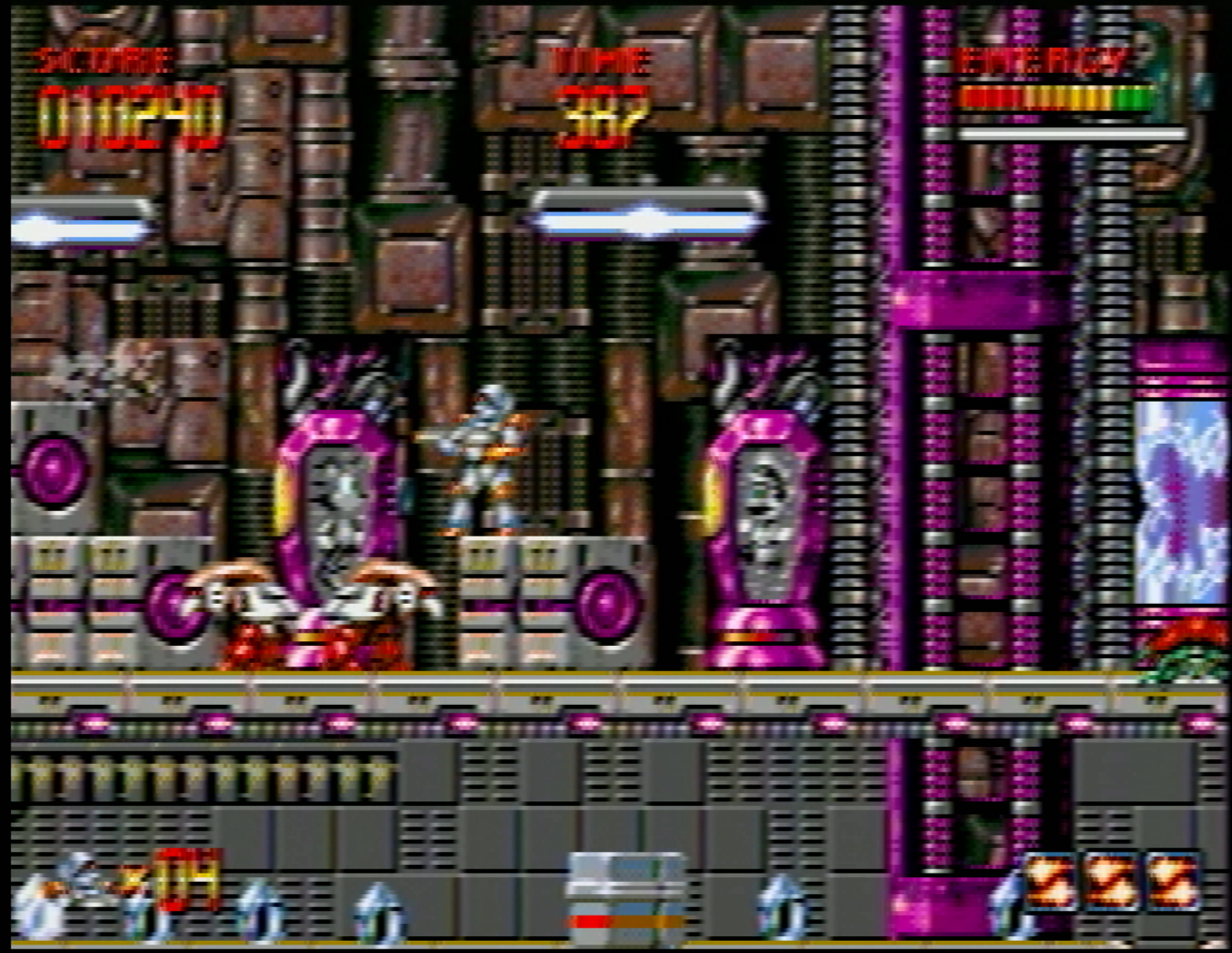Screen dimensions: 1232x953
Task: Toggle the center horizontal laser beam emitter
Action: pyautogui.click(x=646, y=217)
